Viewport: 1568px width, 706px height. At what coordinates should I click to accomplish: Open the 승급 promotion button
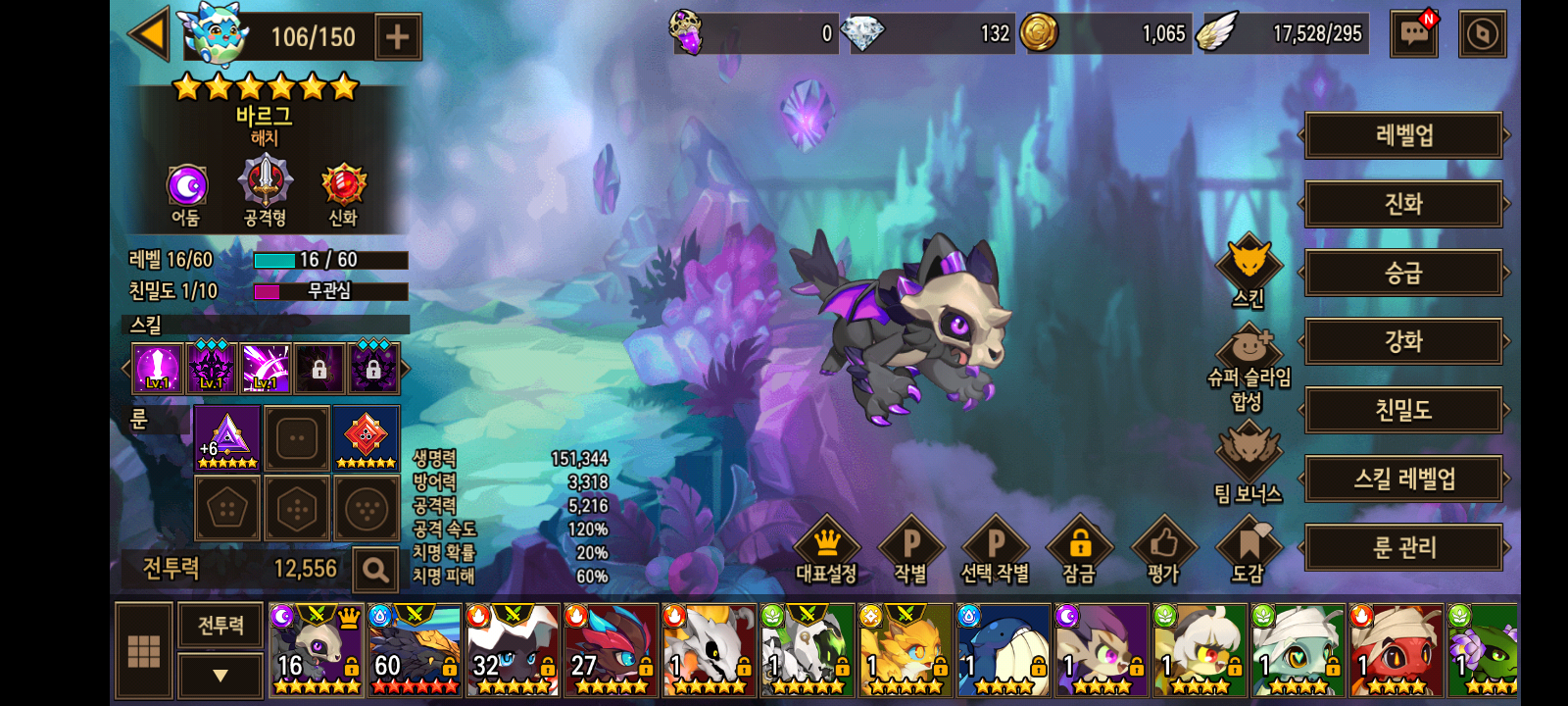click(x=1403, y=273)
